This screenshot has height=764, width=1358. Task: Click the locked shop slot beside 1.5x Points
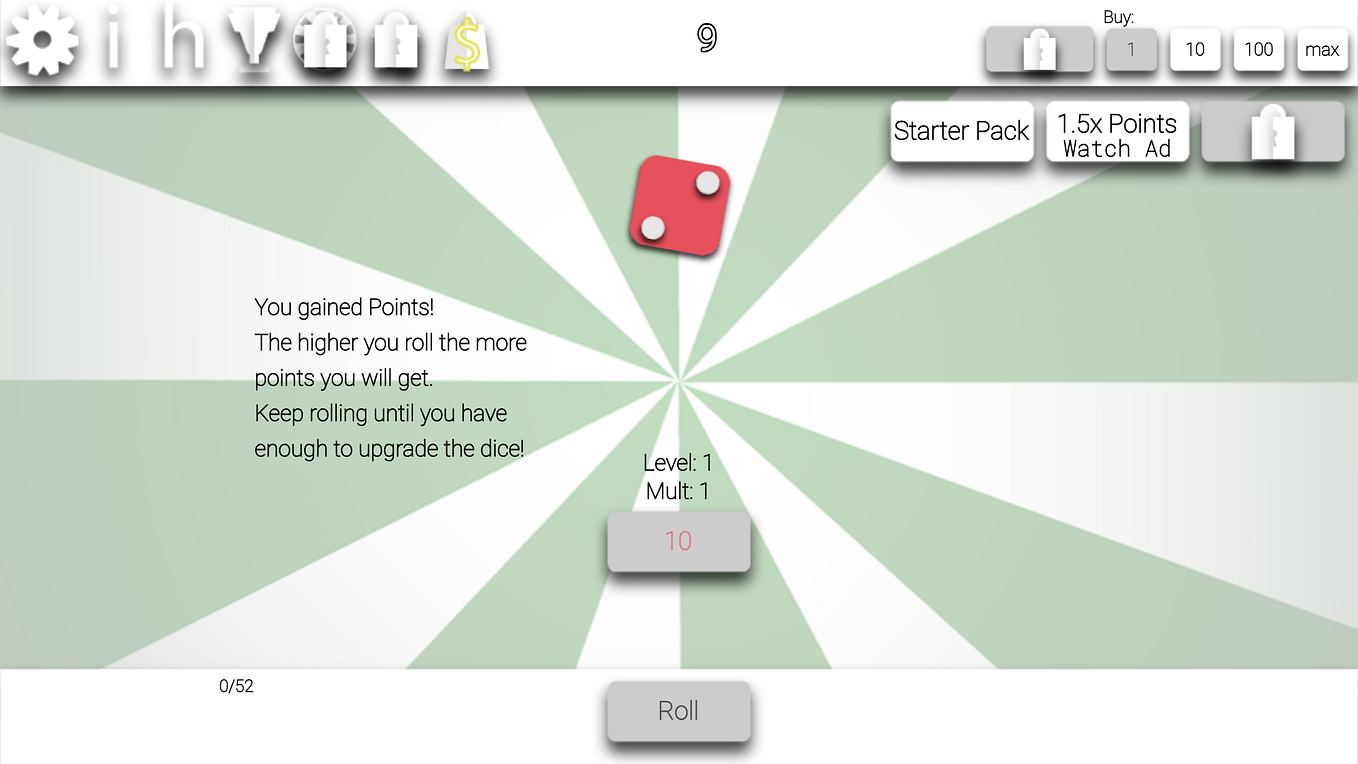(x=1272, y=131)
